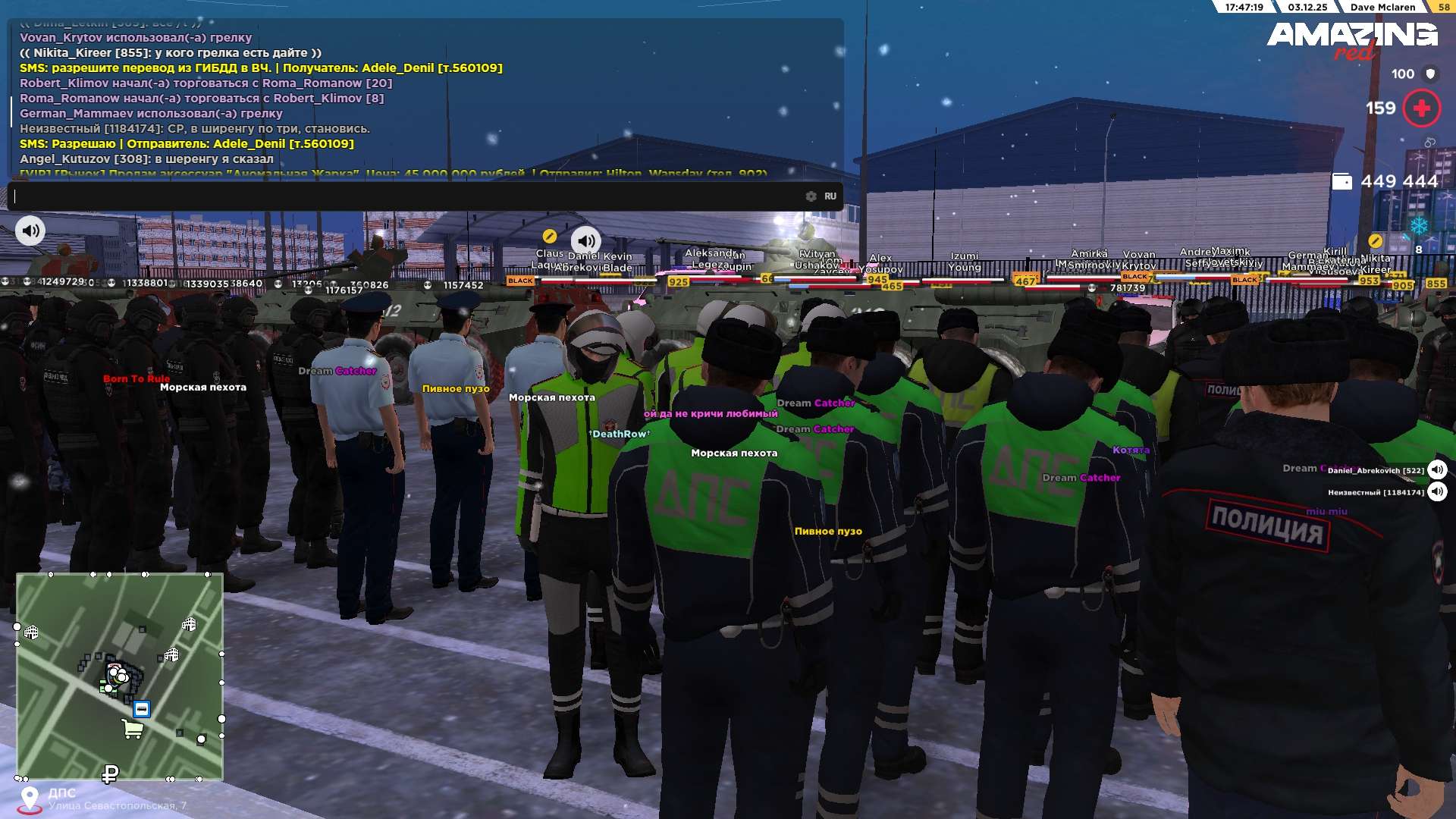Toggle the RU chat language indicator
The height and width of the screenshot is (819, 1456).
830,196
